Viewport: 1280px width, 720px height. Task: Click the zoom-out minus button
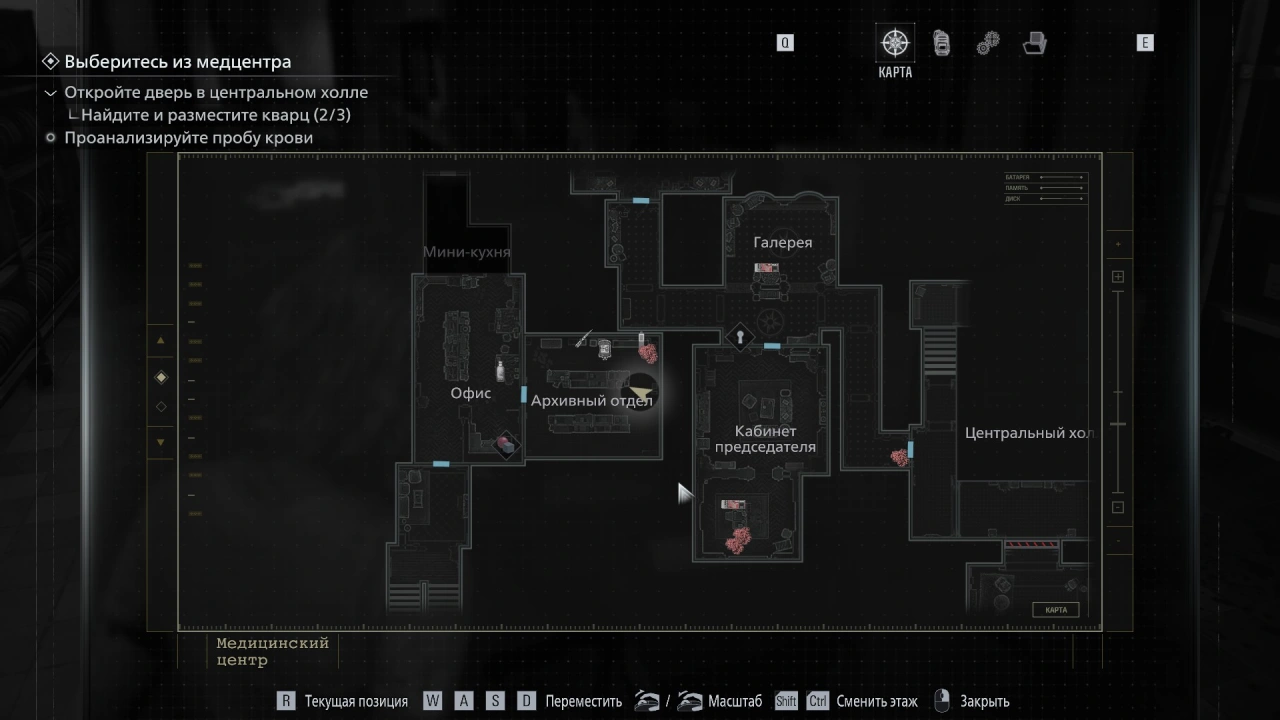[1118, 507]
